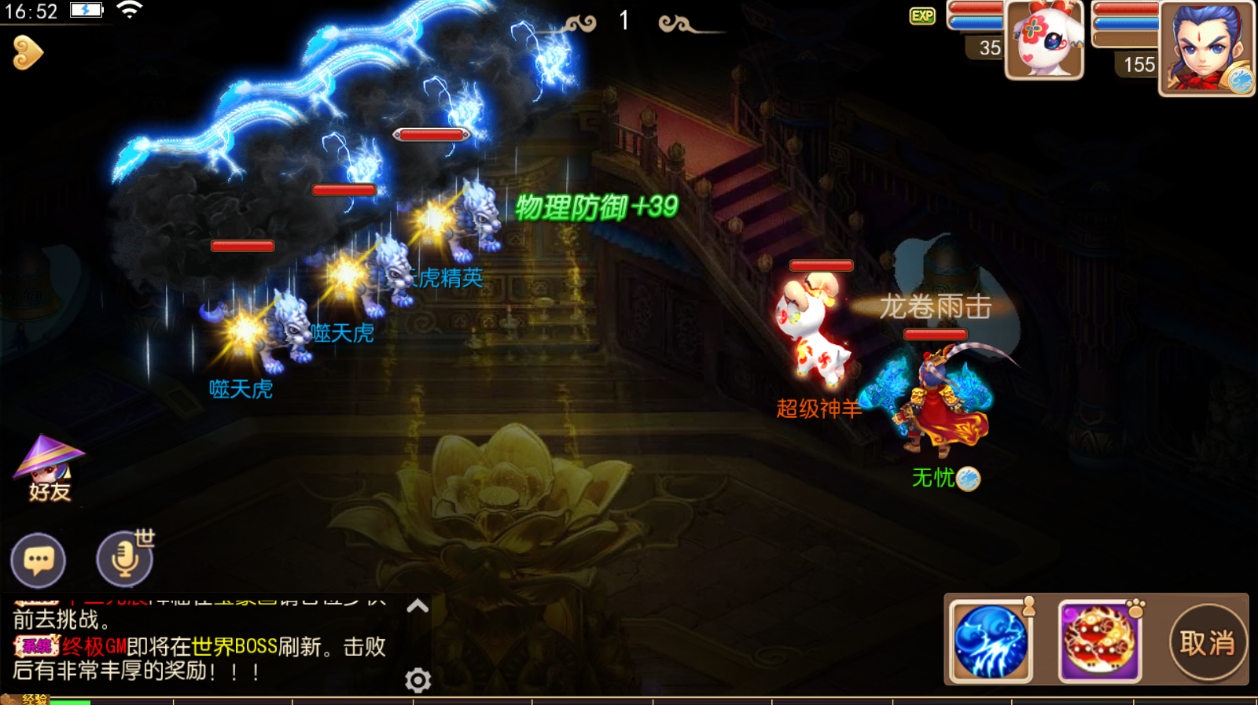Expand the chat log with the up arrow
The width and height of the screenshot is (1258, 705).
coord(418,606)
